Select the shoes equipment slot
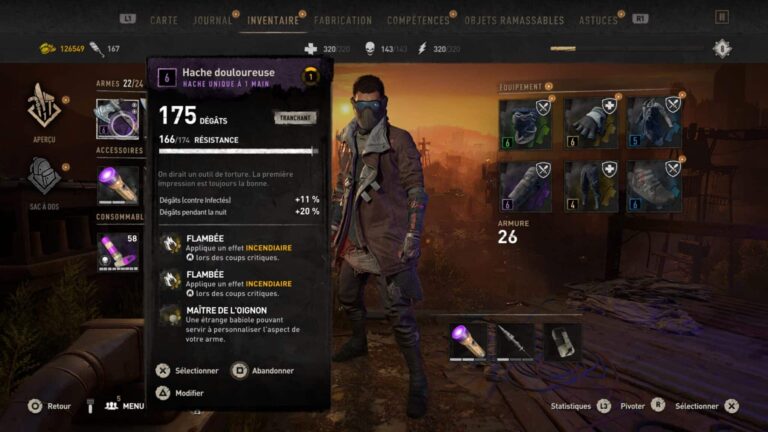The width and height of the screenshot is (768, 432). (x=655, y=187)
